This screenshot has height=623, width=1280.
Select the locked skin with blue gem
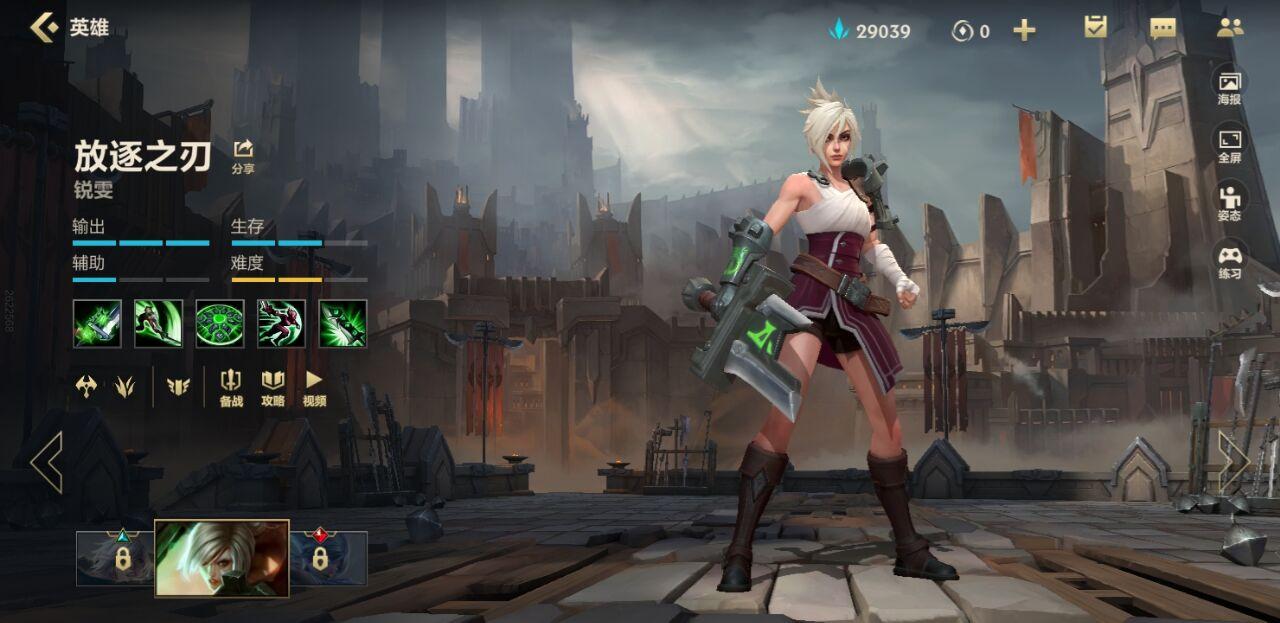[116, 558]
